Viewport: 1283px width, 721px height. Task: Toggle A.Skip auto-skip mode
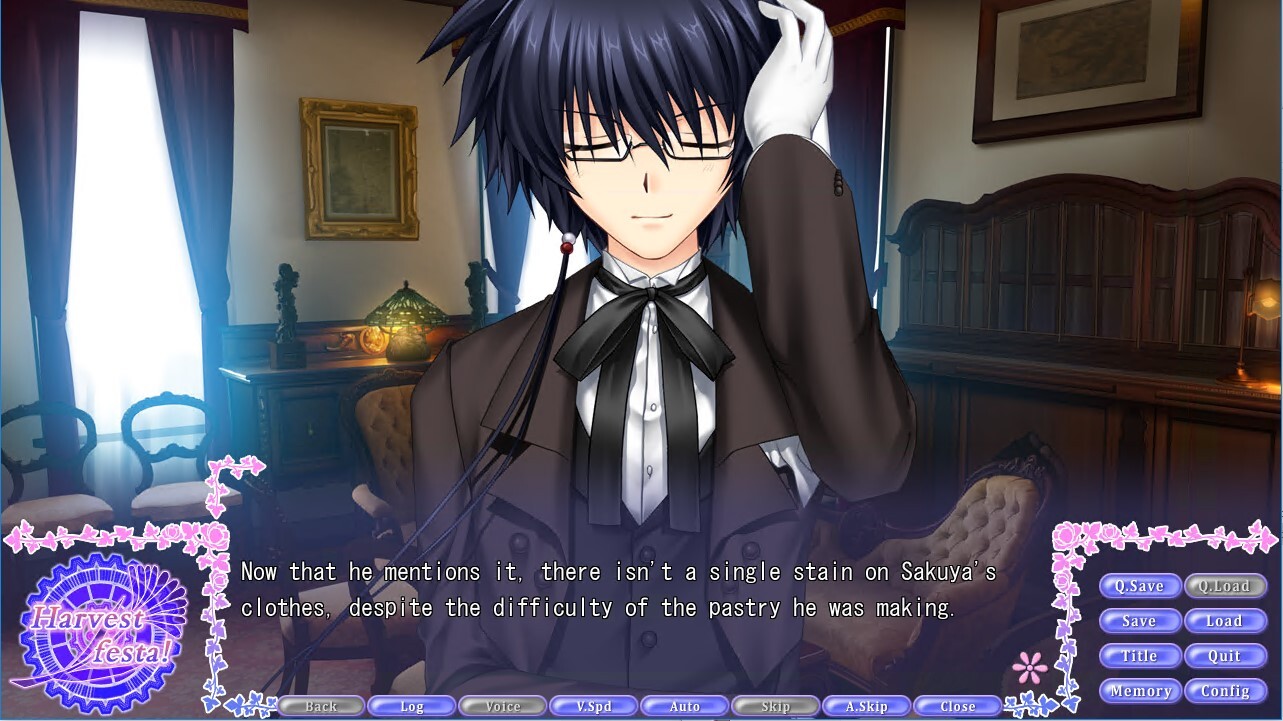click(x=865, y=705)
